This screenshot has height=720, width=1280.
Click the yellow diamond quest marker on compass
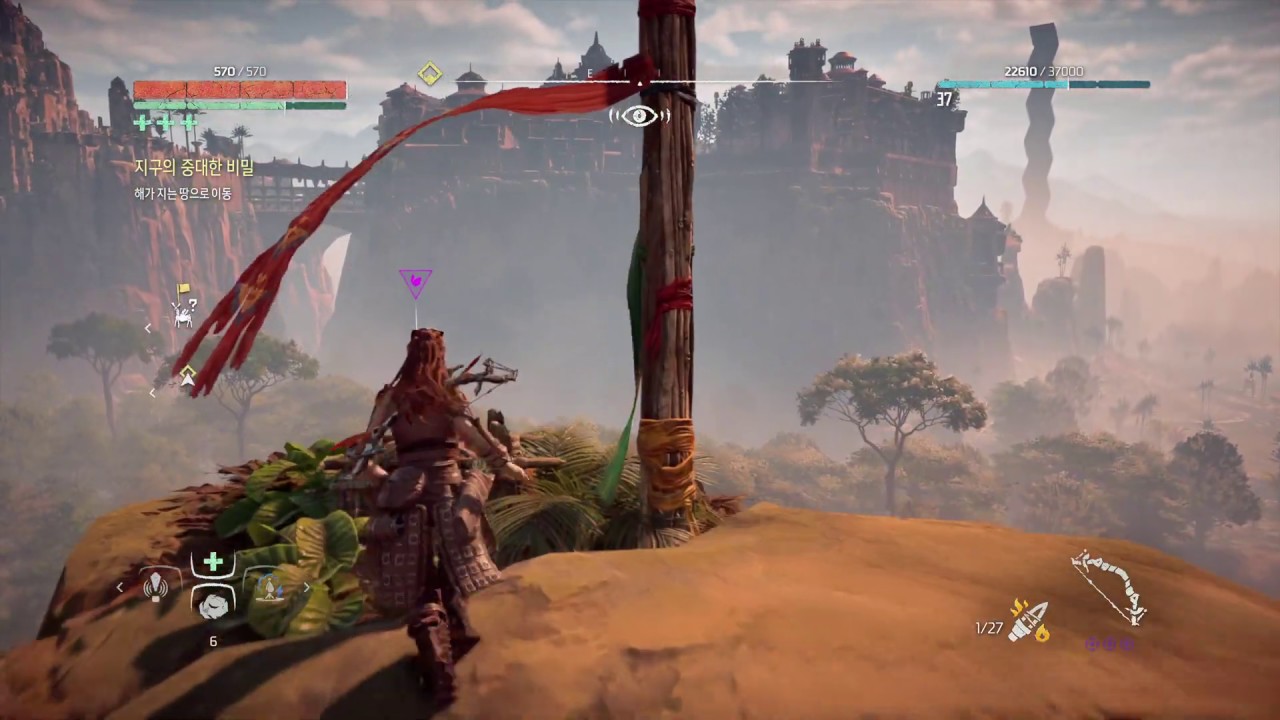[430, 73]
